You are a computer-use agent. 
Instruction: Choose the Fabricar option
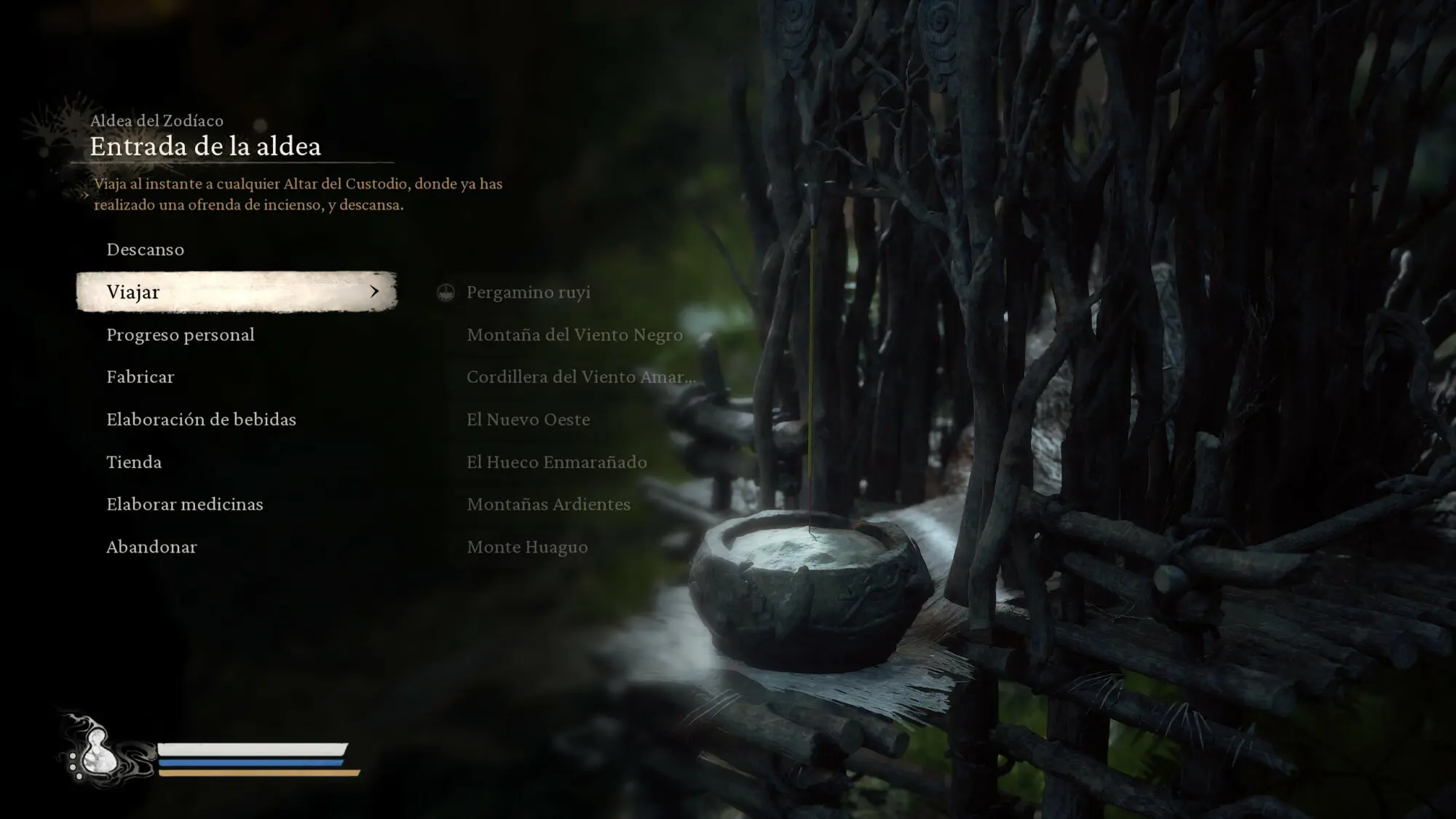141,377
